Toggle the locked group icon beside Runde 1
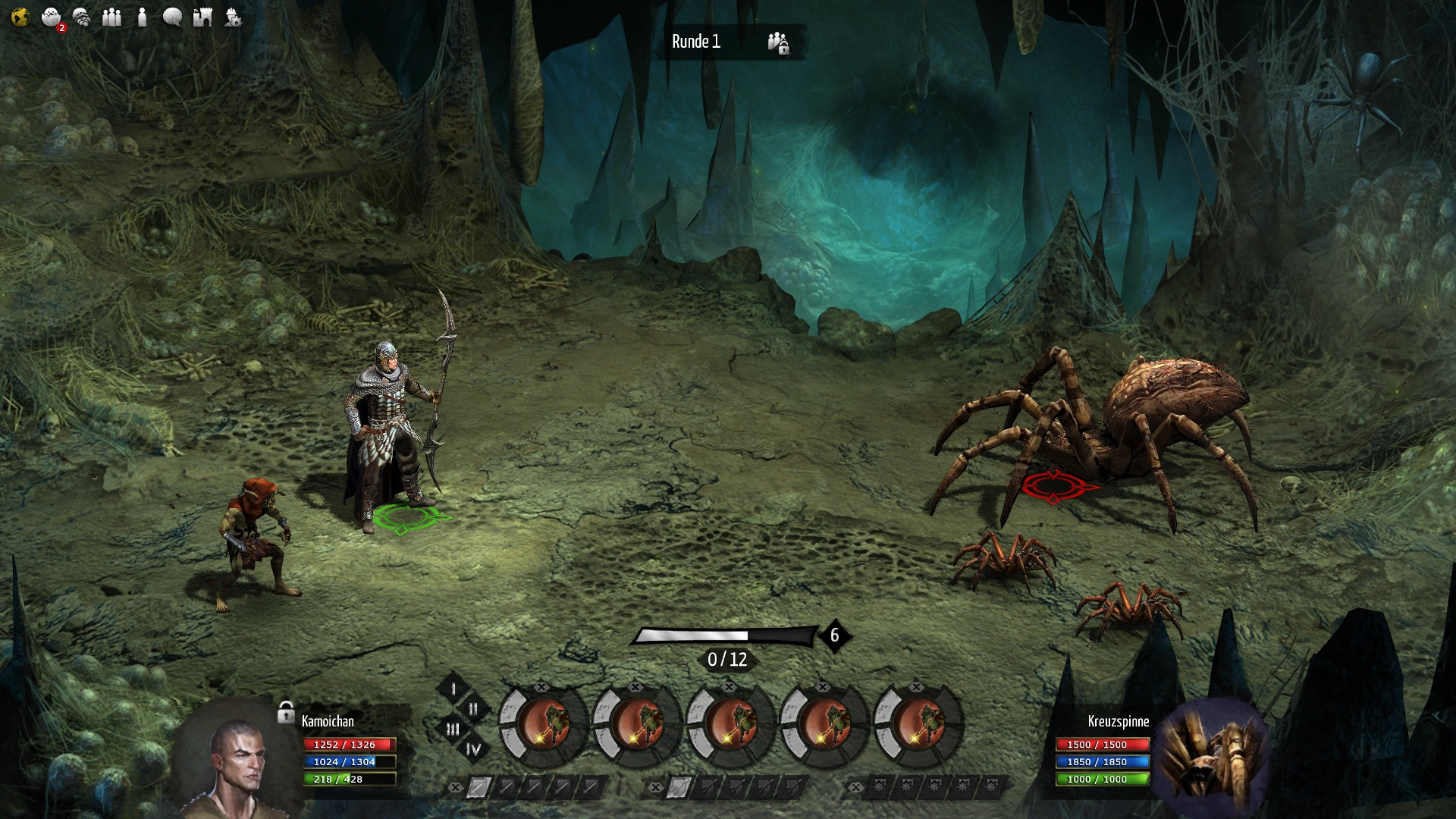This screenshot has height=819, width=1456. pos(778,42)
